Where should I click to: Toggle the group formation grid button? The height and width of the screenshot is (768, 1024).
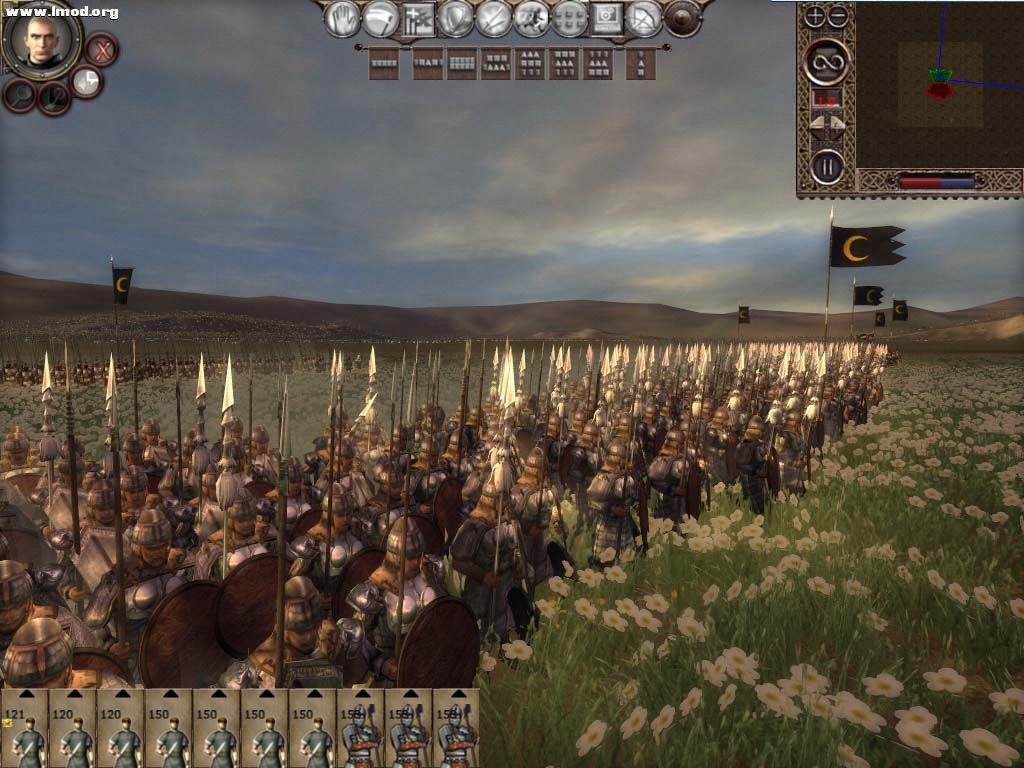click(570, 18)
